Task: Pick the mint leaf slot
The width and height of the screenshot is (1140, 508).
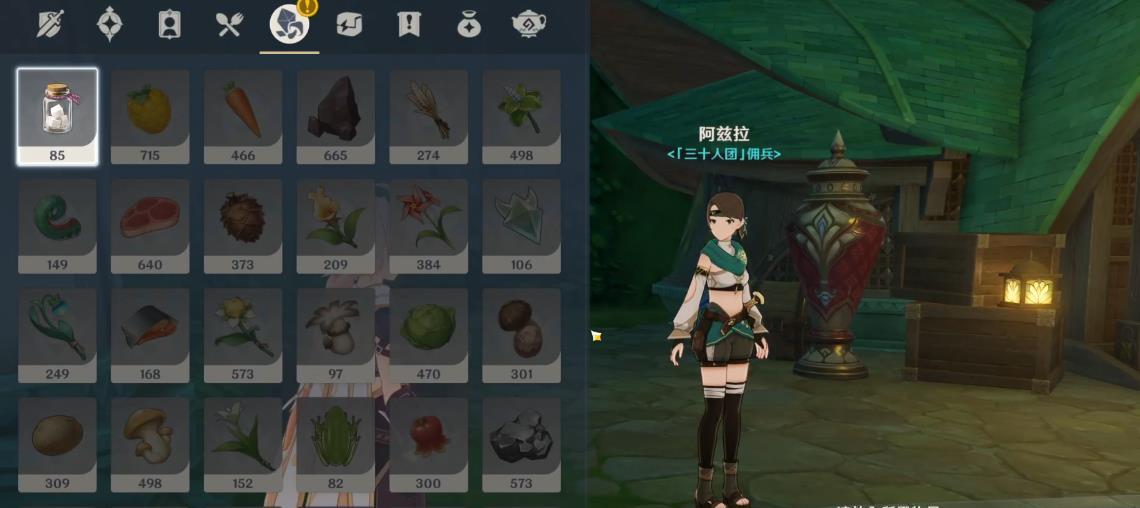Action: point(522,115)
